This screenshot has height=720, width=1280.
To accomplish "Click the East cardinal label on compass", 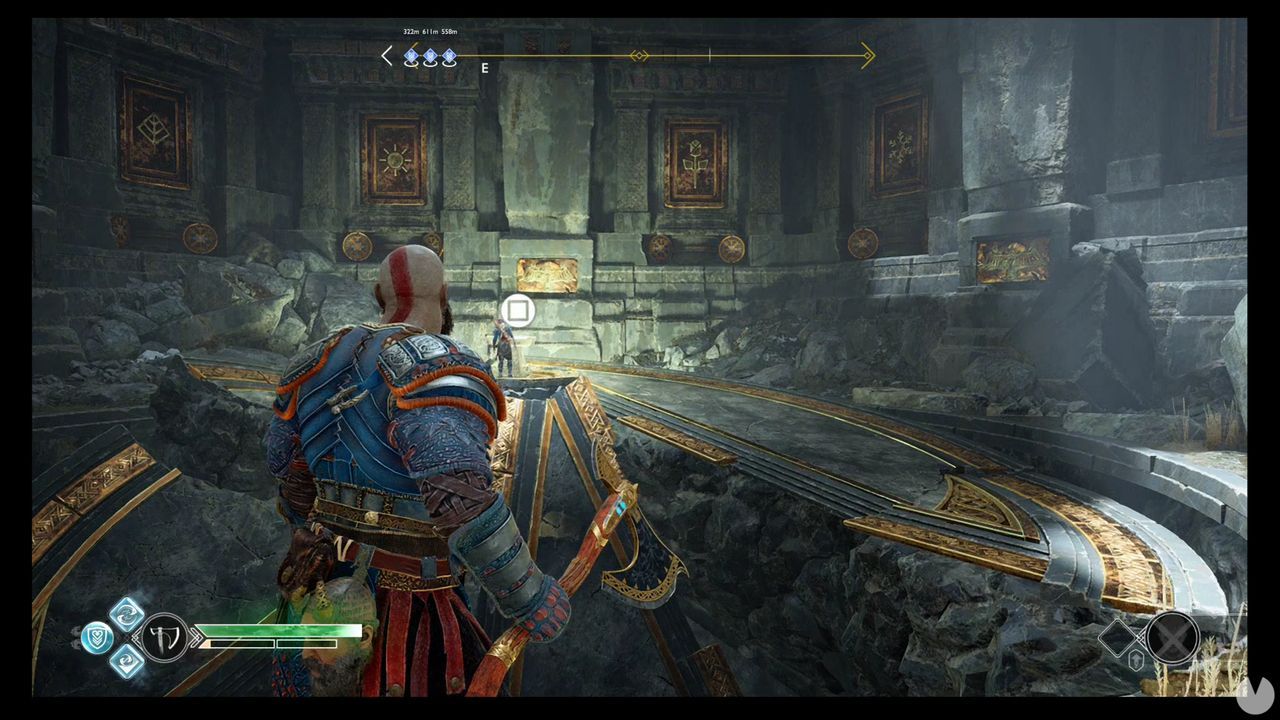I will (x=484, y=69).
